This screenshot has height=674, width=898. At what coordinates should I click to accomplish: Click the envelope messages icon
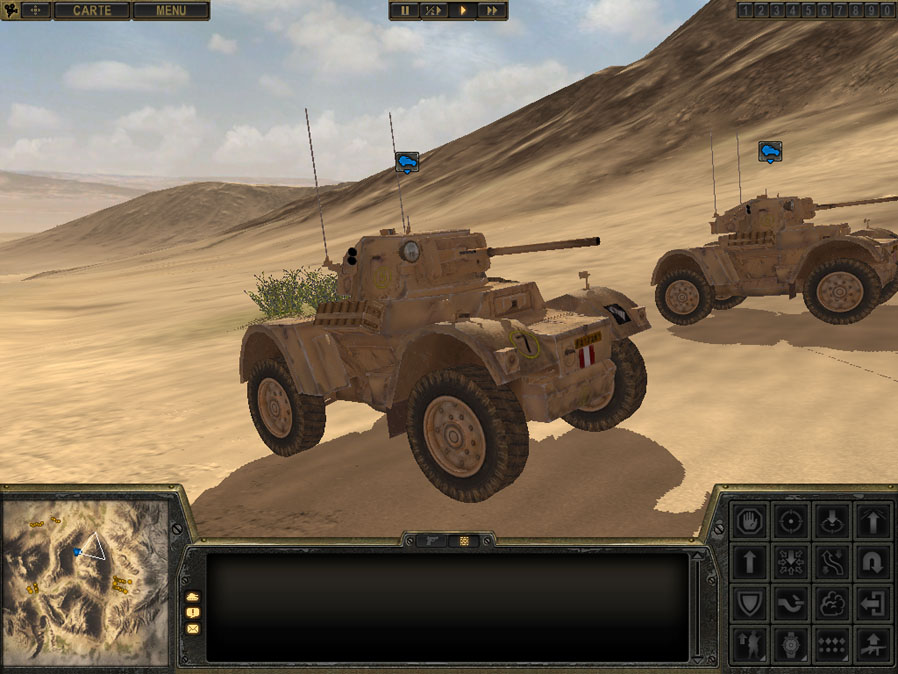192,629
